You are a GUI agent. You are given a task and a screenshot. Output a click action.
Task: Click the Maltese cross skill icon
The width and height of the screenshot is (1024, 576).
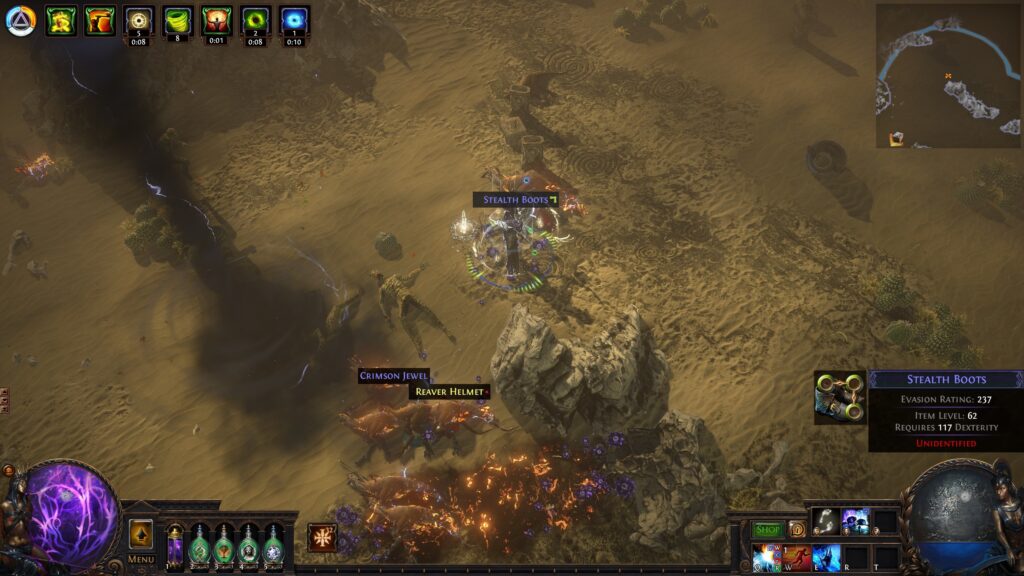coord(322,538)
